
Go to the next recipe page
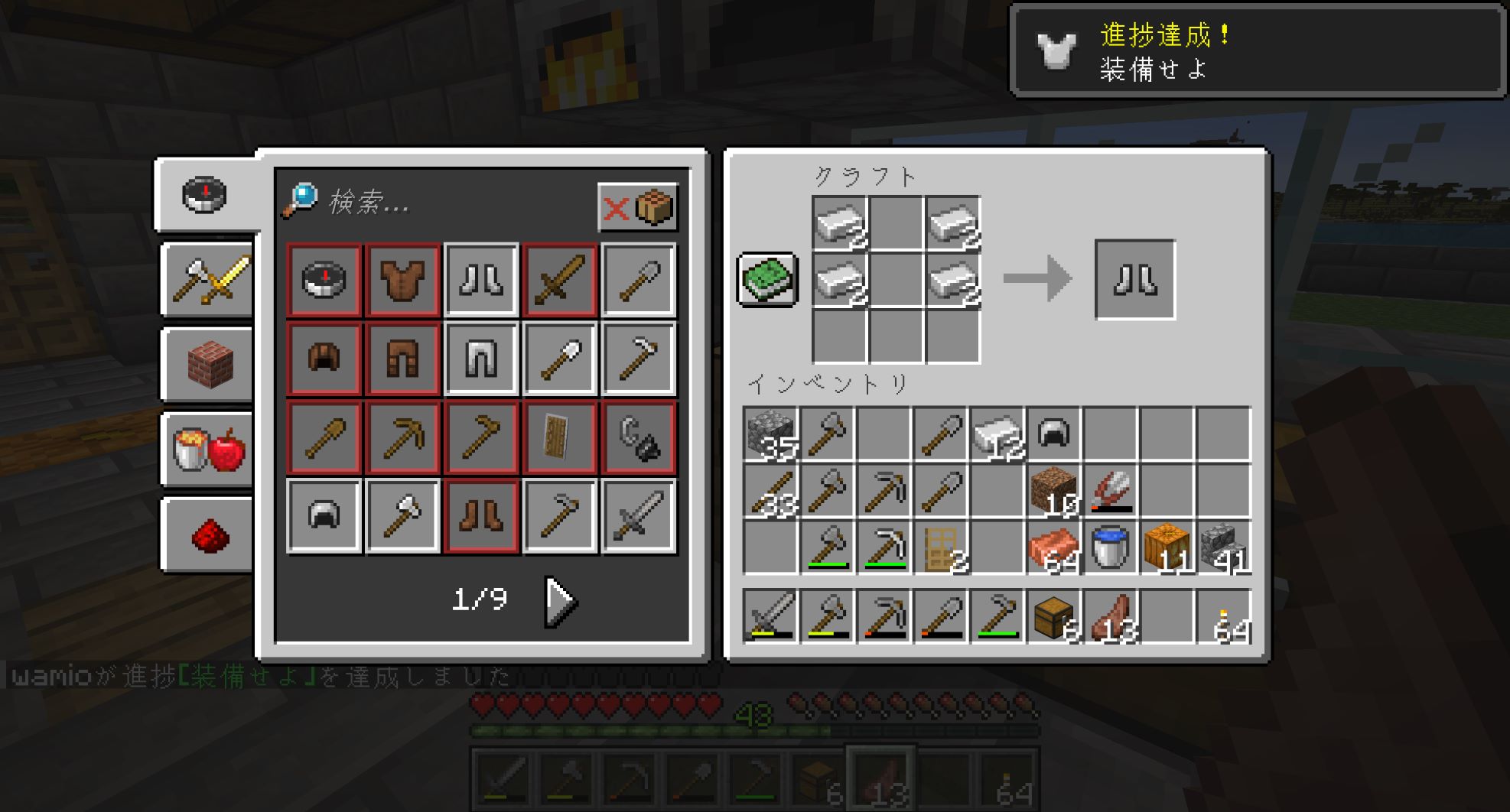pyautogui.click(x=561, y=602)
